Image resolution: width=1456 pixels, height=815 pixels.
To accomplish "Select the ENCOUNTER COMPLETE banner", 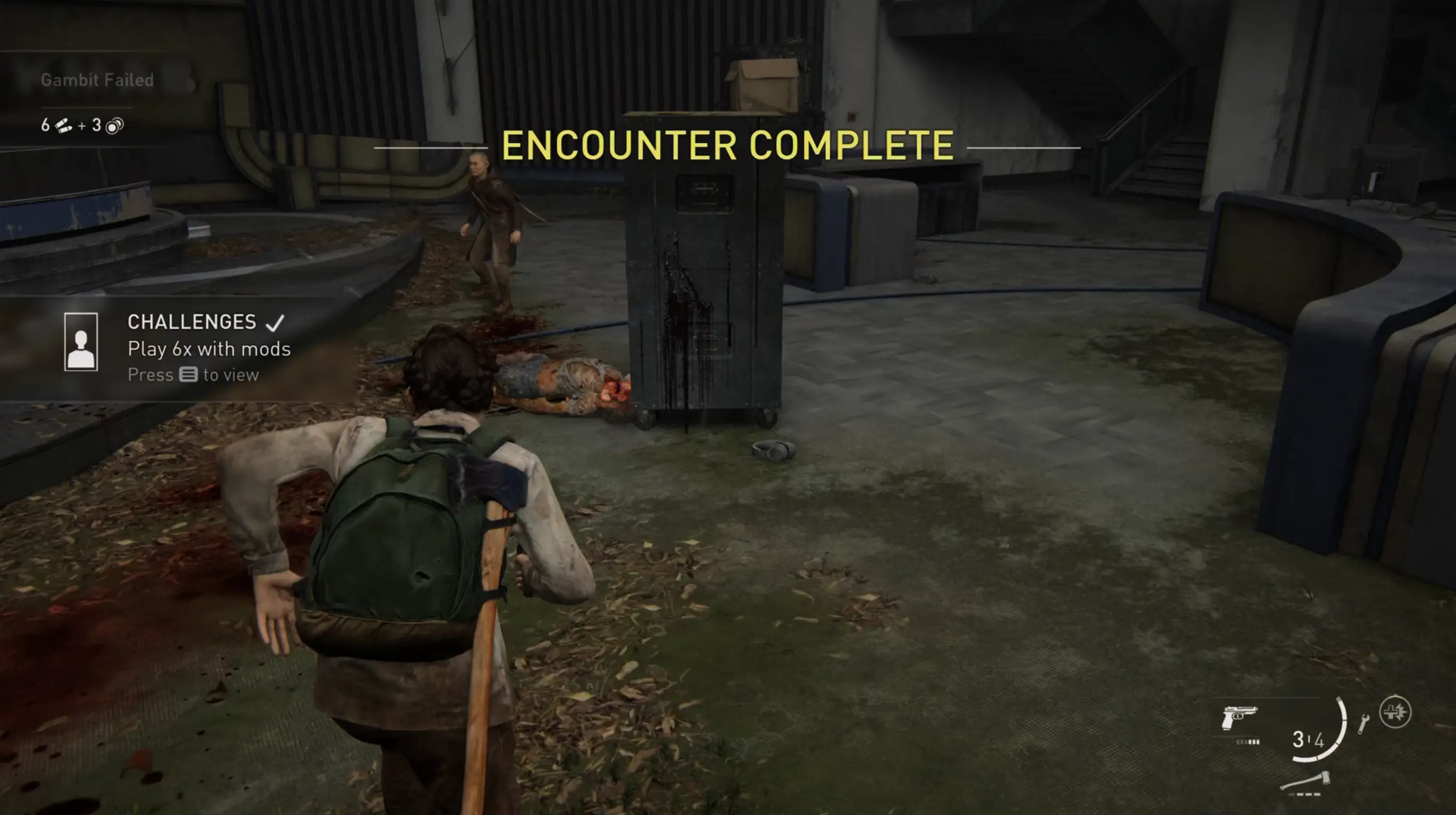I will click(728, 146).
